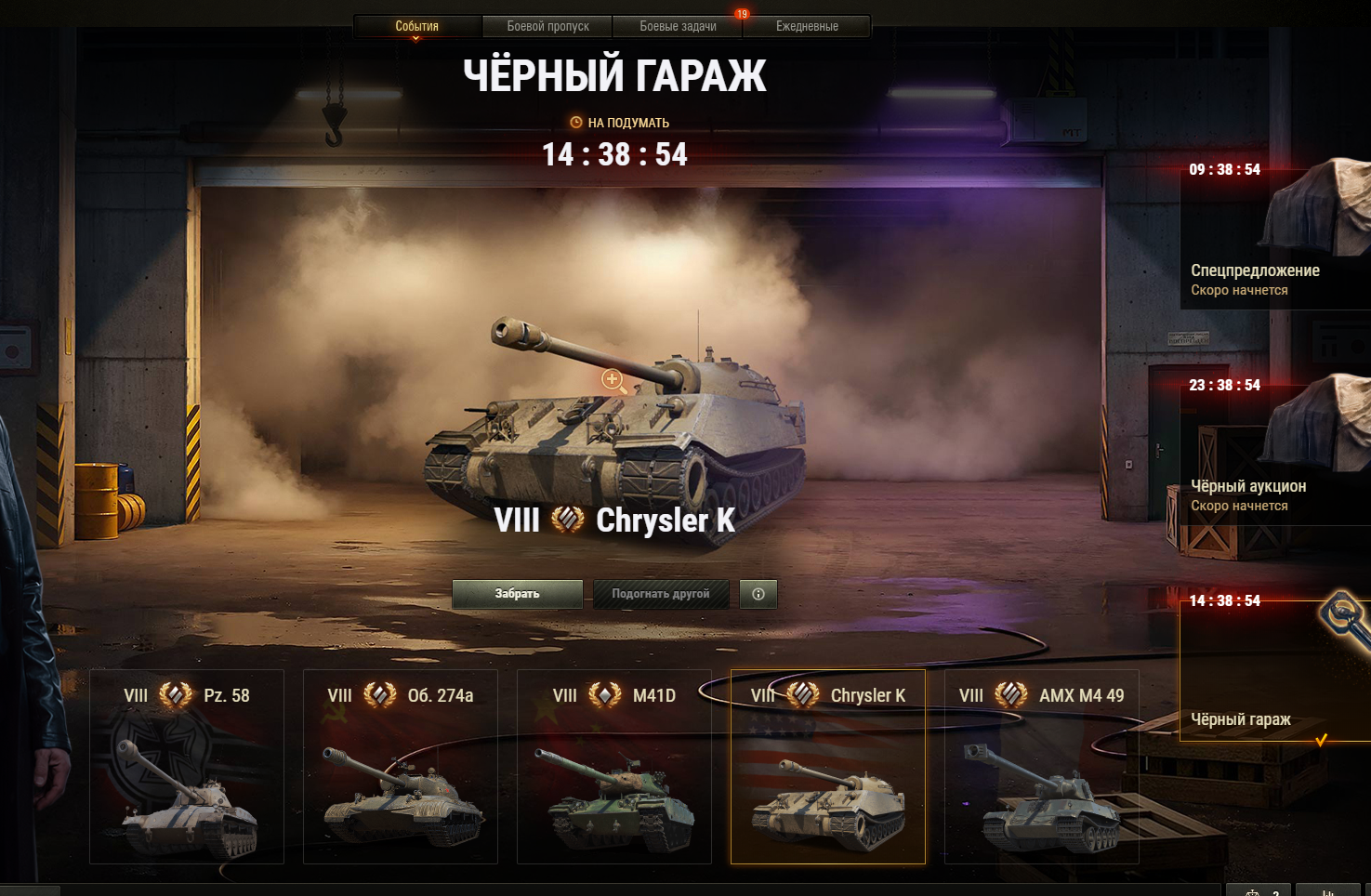
Task: Open the Боевой пропуск tab
Action: pos(547,26)
